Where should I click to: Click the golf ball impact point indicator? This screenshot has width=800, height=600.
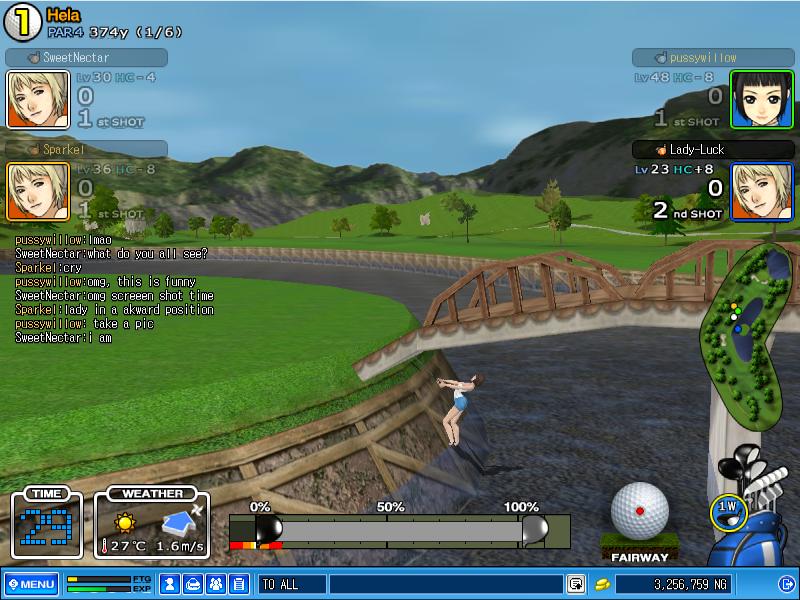pos(640,510)
